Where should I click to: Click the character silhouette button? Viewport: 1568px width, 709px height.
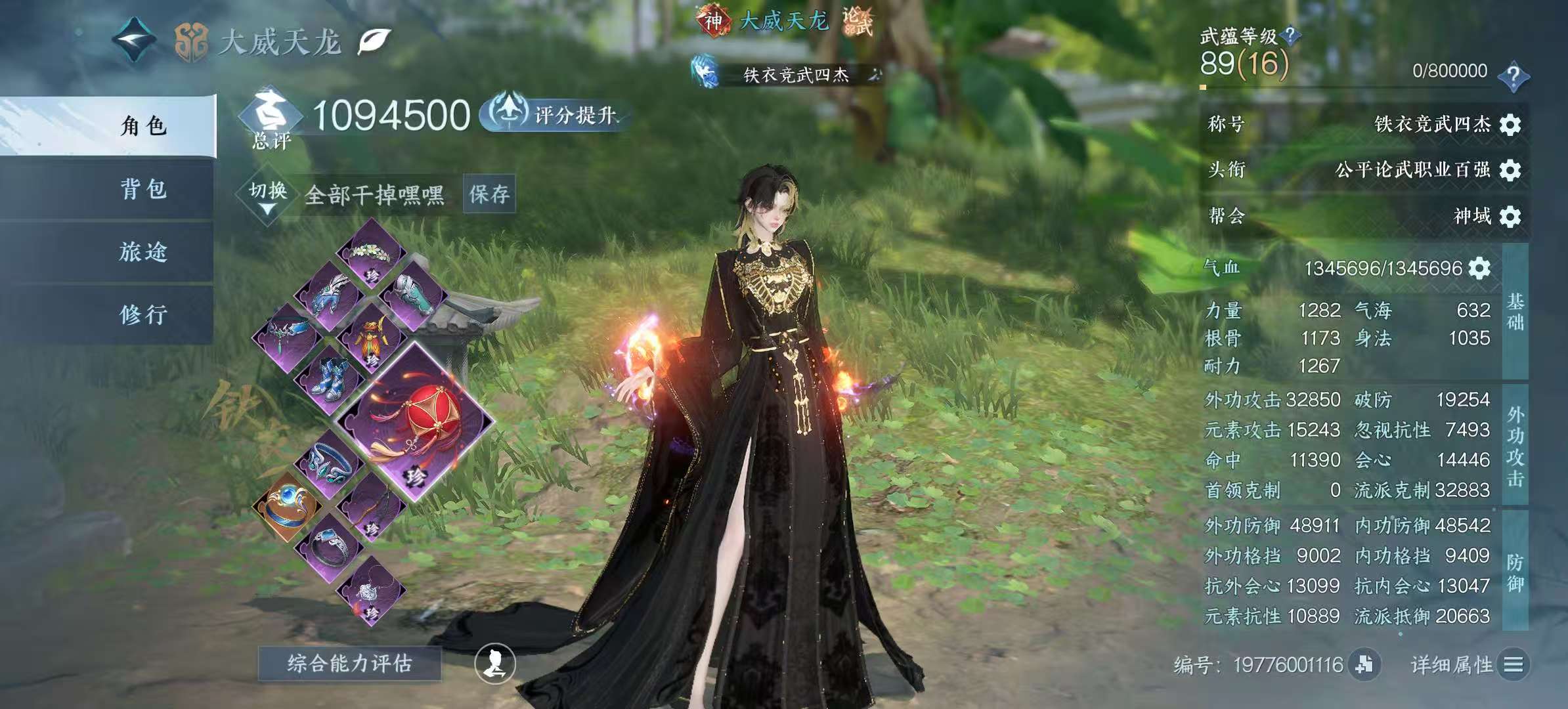click(494, 663)
